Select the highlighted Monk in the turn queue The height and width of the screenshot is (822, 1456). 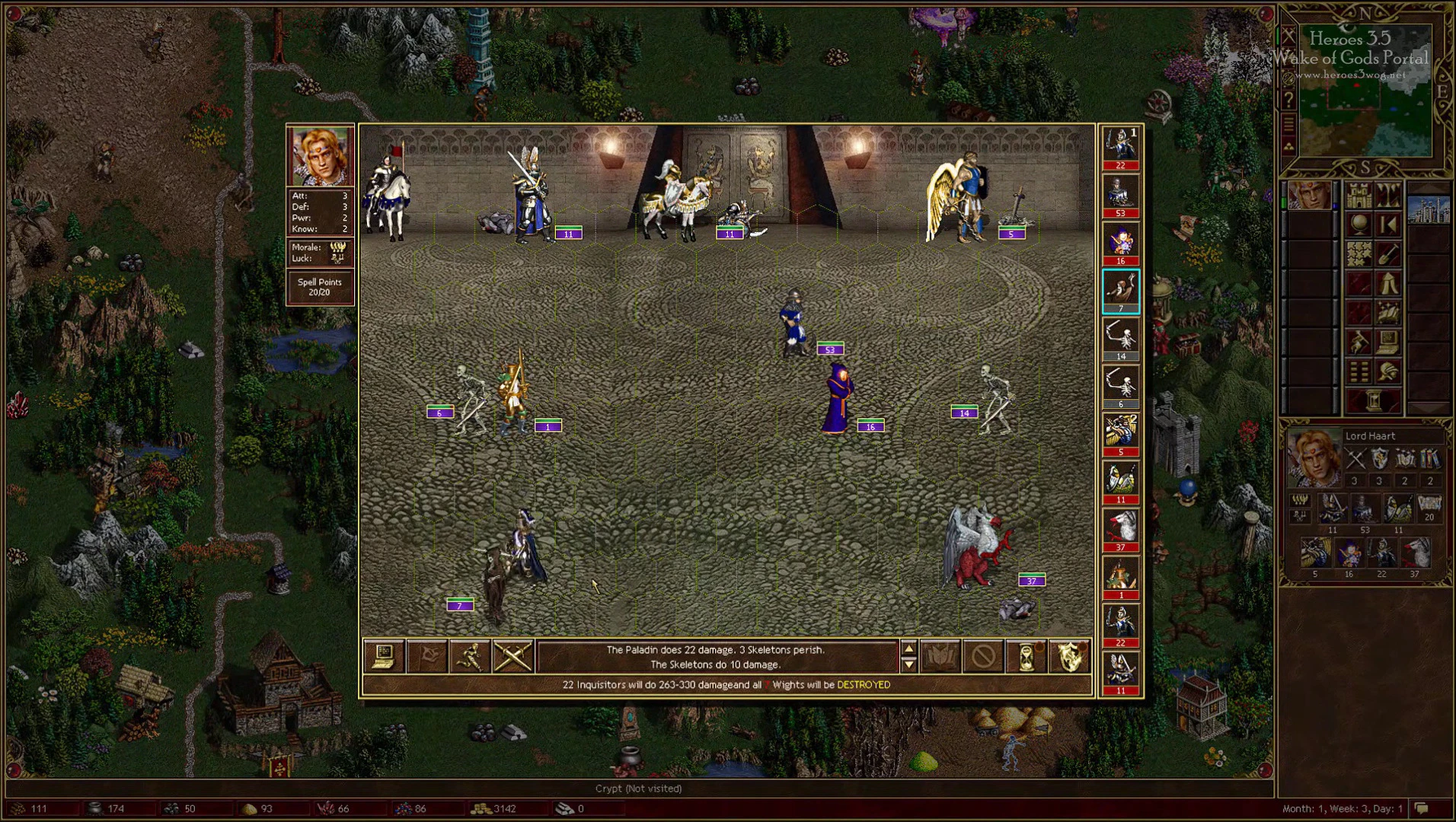1120,290
